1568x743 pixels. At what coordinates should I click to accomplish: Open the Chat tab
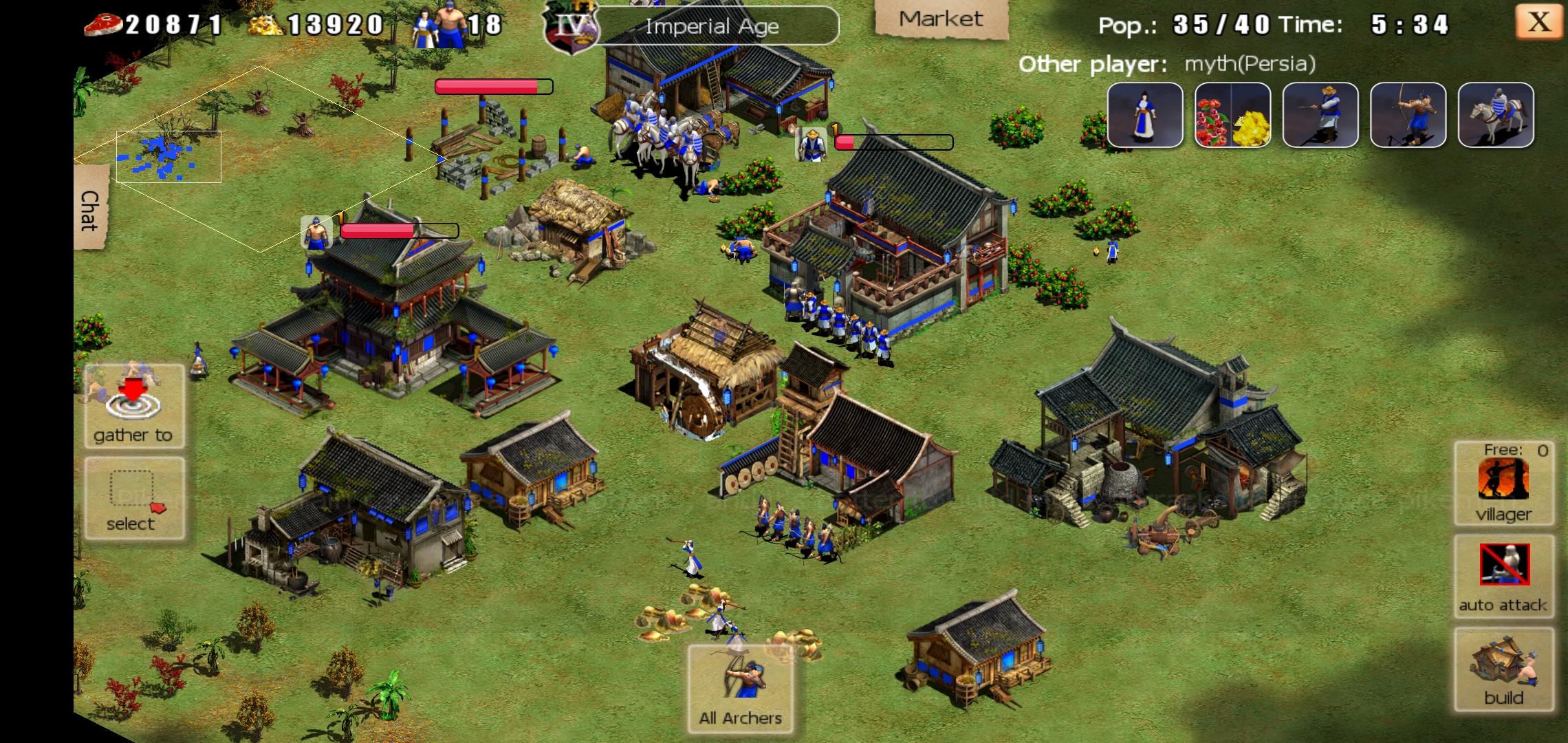click(x=90, y=210)
